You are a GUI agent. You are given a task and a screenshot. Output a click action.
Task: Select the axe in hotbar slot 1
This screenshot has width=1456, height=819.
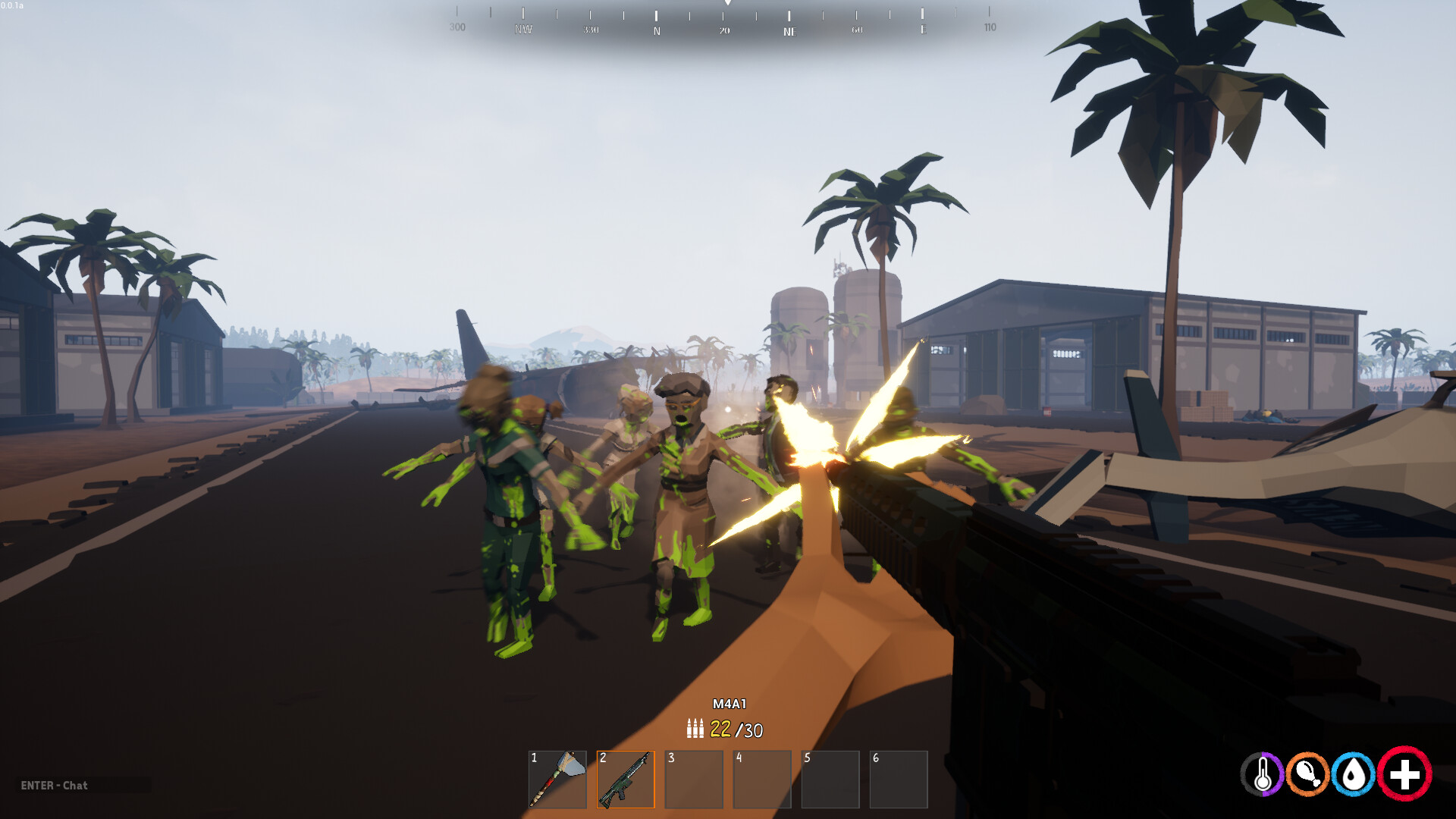tap(557, 779)
